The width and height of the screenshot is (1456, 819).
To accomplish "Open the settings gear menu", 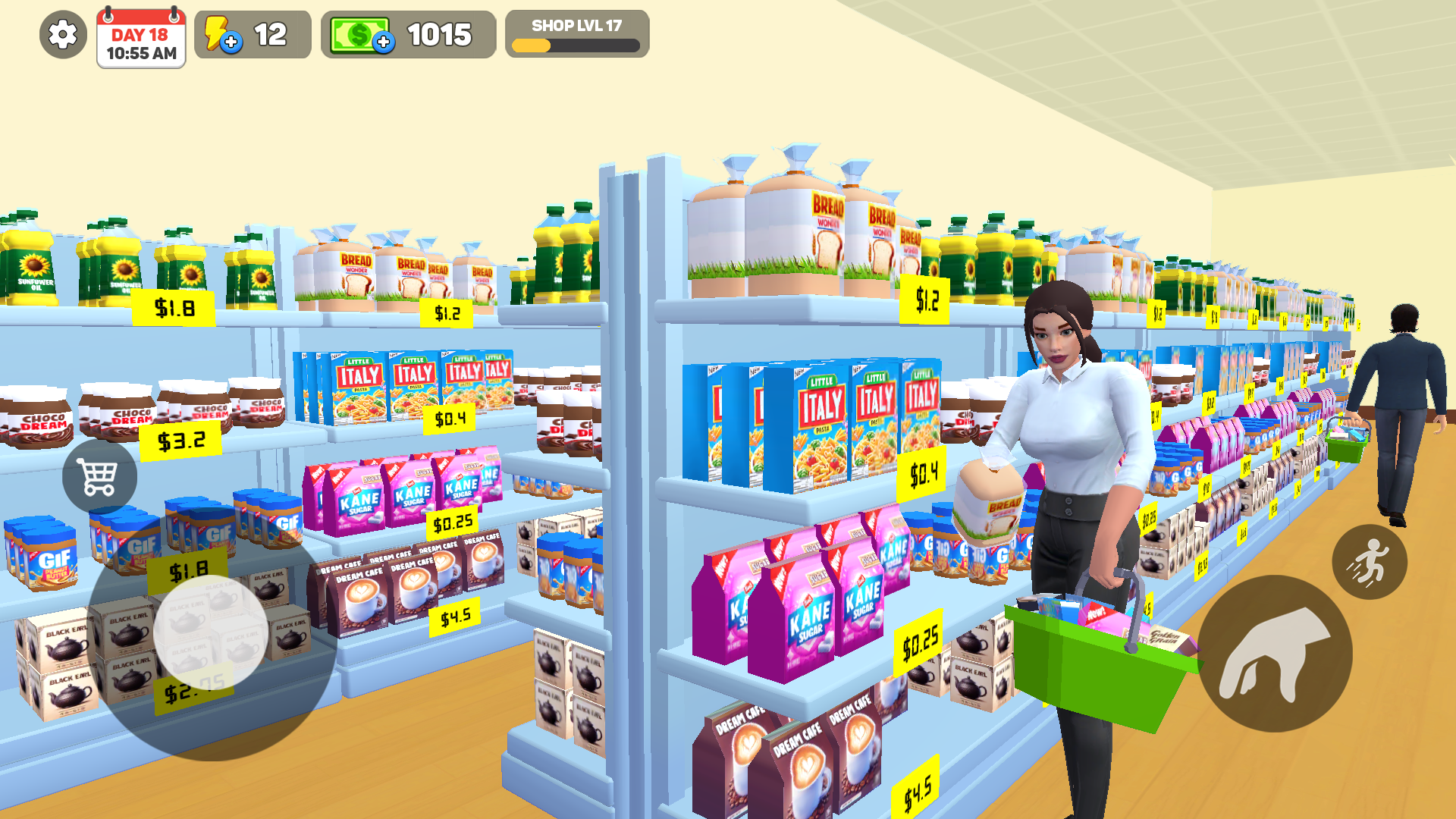I will pos(61,33).
